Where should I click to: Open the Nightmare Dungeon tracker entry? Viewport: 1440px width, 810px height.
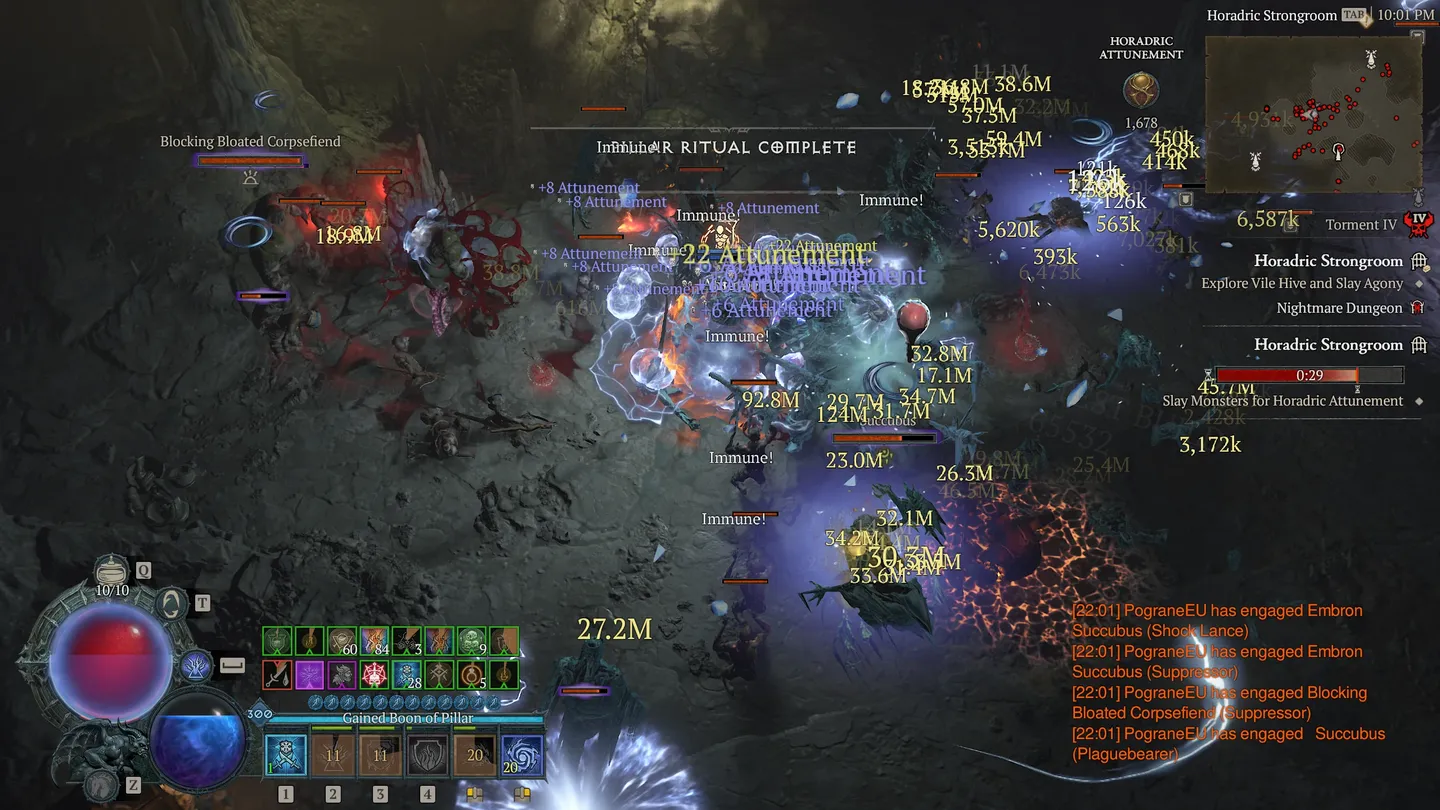(1339, 308)
